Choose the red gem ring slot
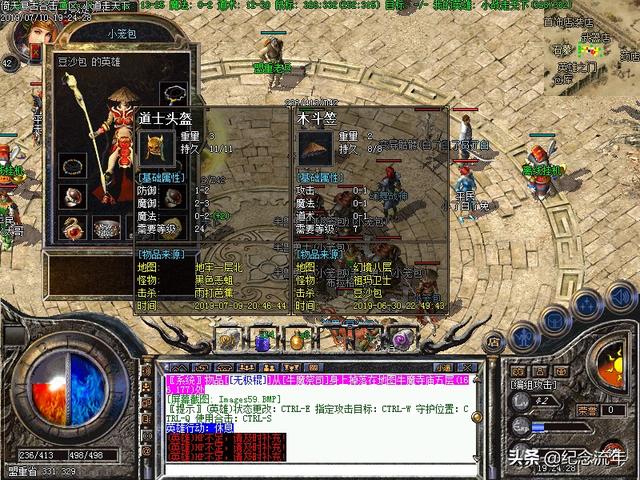Screen dimensions: 640x480 [x=72, y=196]
